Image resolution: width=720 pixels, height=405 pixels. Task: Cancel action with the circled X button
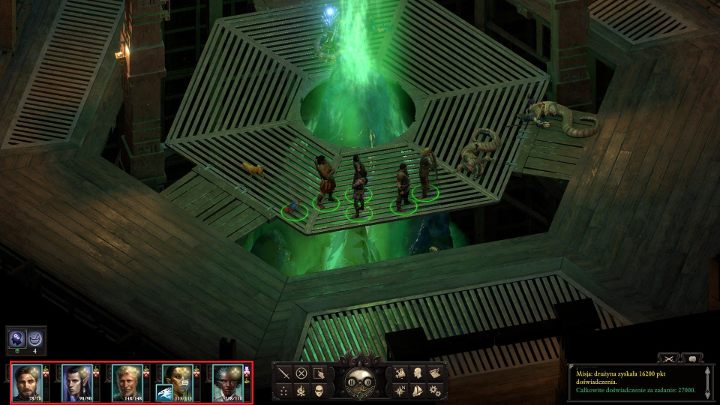click(x=300, y=372)
